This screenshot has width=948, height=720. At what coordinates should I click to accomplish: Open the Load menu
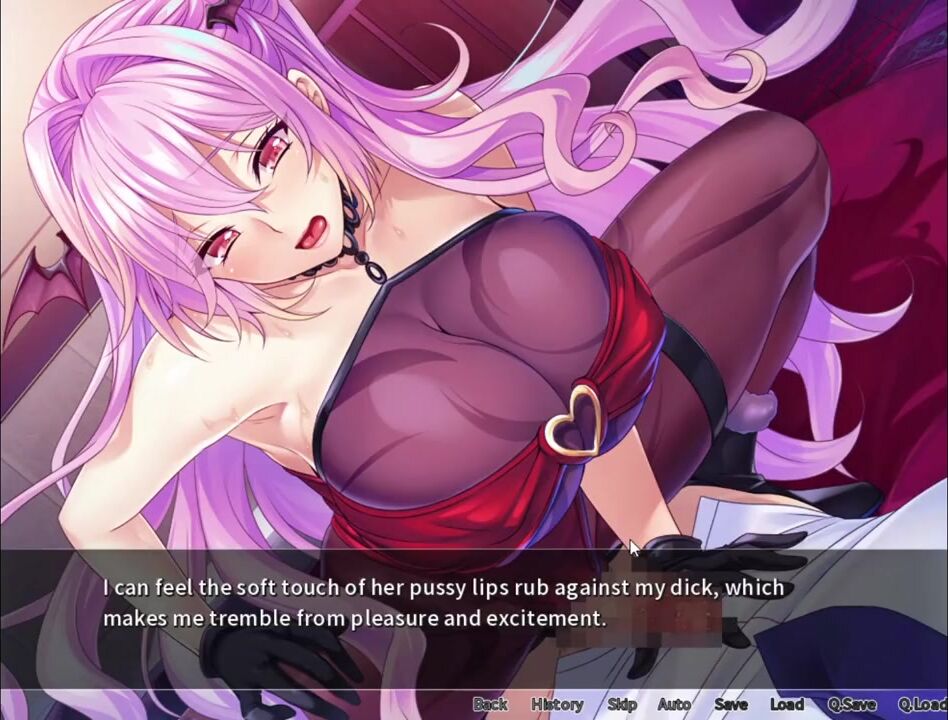787,704
